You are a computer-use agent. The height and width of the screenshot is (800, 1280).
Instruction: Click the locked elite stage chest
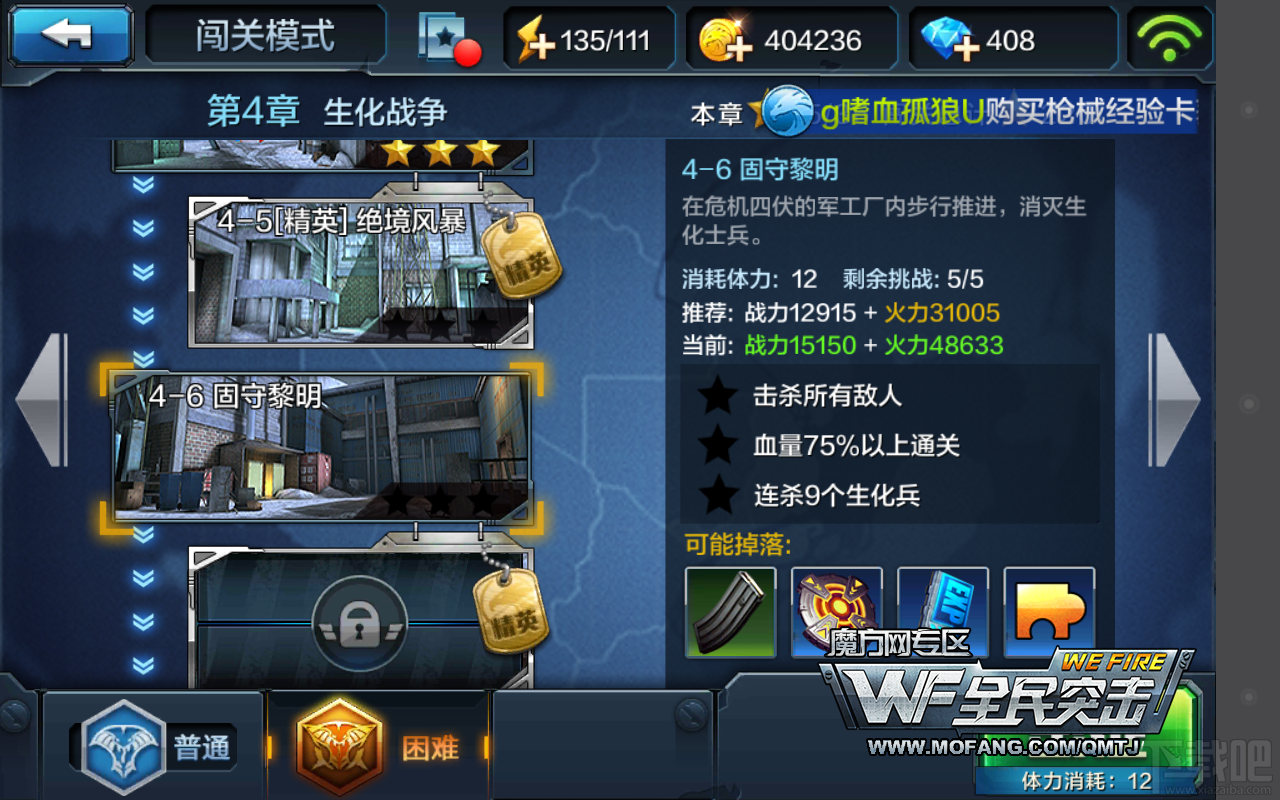pyautogui.click(x=360, y=620)
